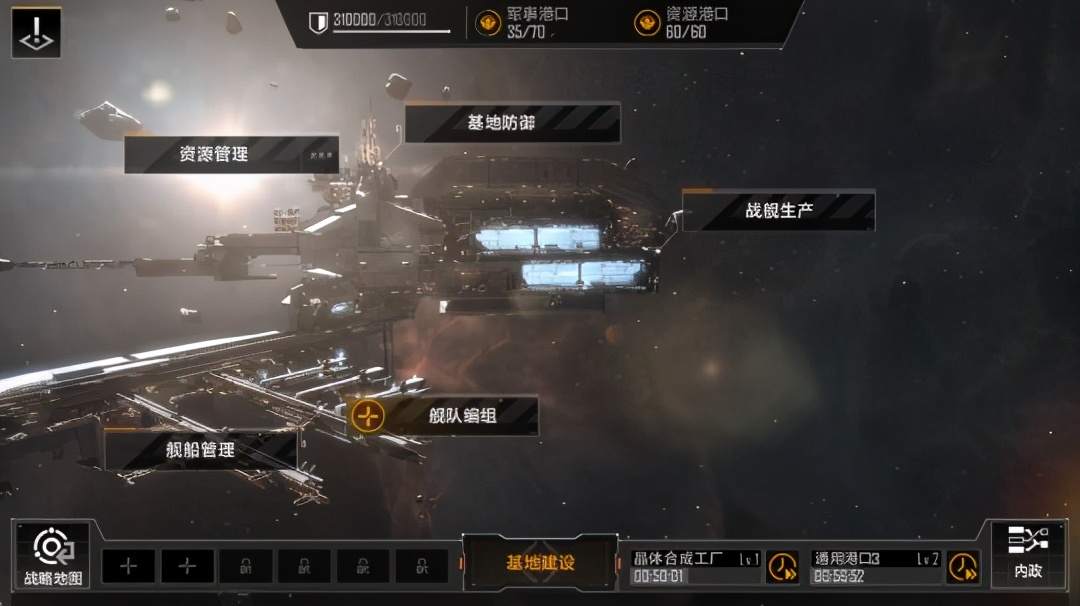Open the 战略地图 strategic map
This screenshot has height=606, width=1080.
click(53, 556)
